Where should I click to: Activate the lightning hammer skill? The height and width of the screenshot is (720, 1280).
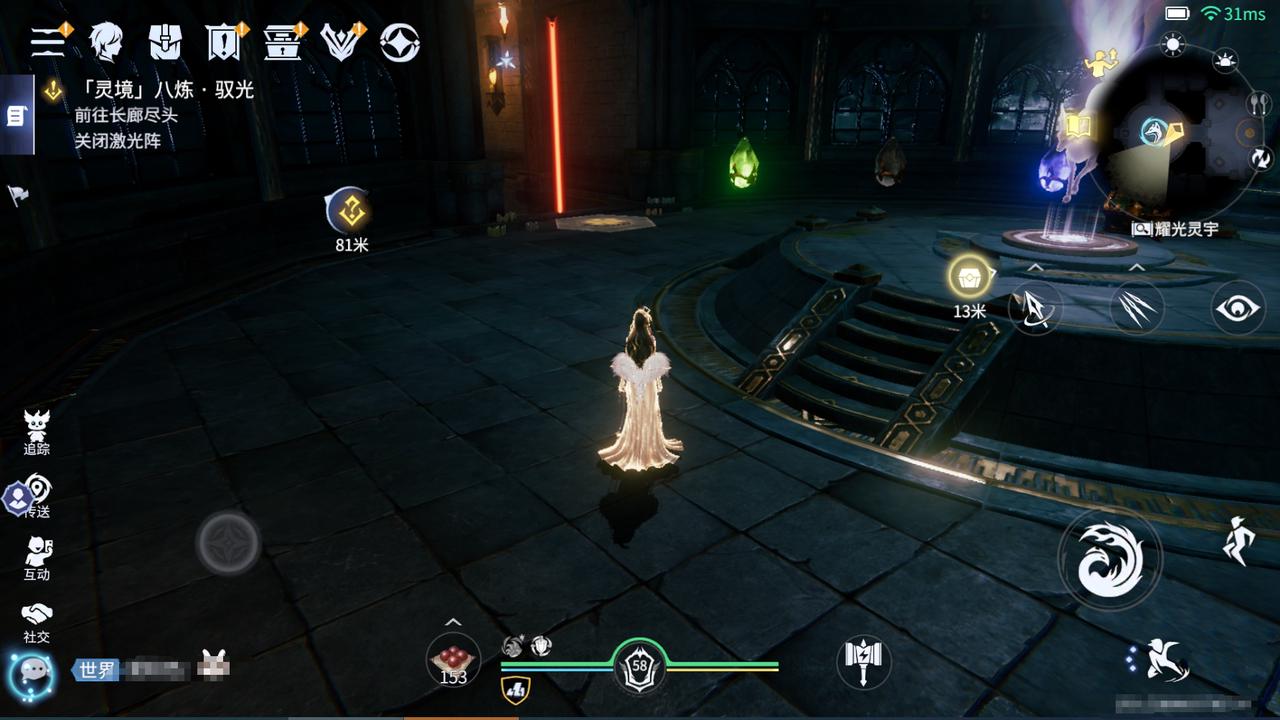862,661
